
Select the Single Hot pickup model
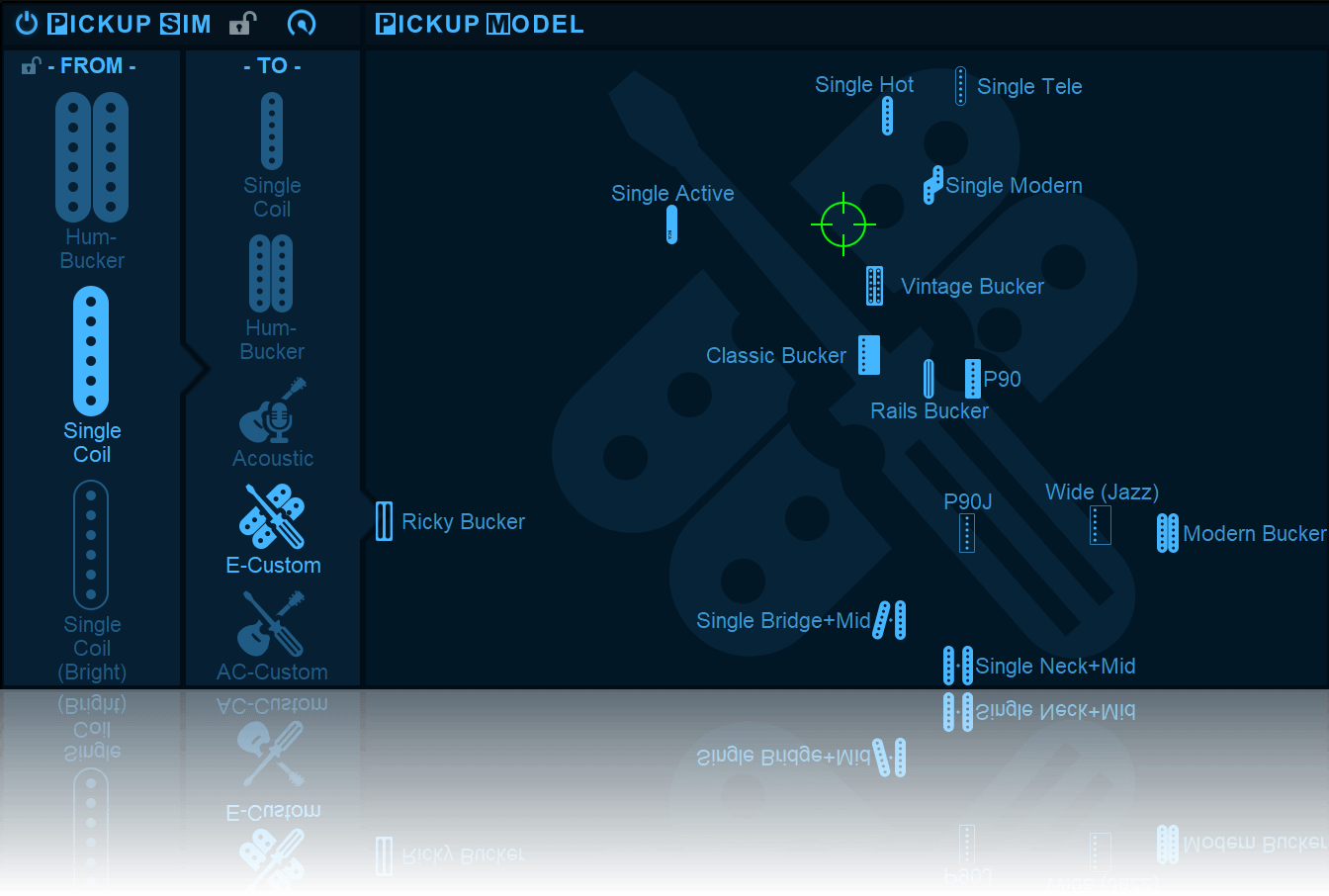tap(887, 116)
